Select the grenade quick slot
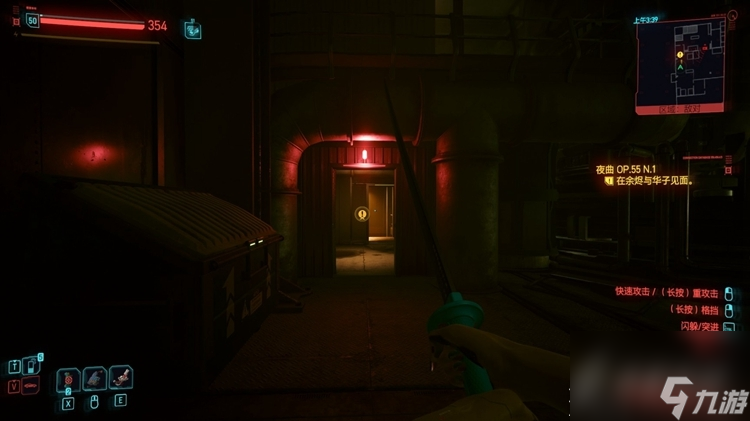Viewport: 750px width, 421px height. (x=68, y=379)
